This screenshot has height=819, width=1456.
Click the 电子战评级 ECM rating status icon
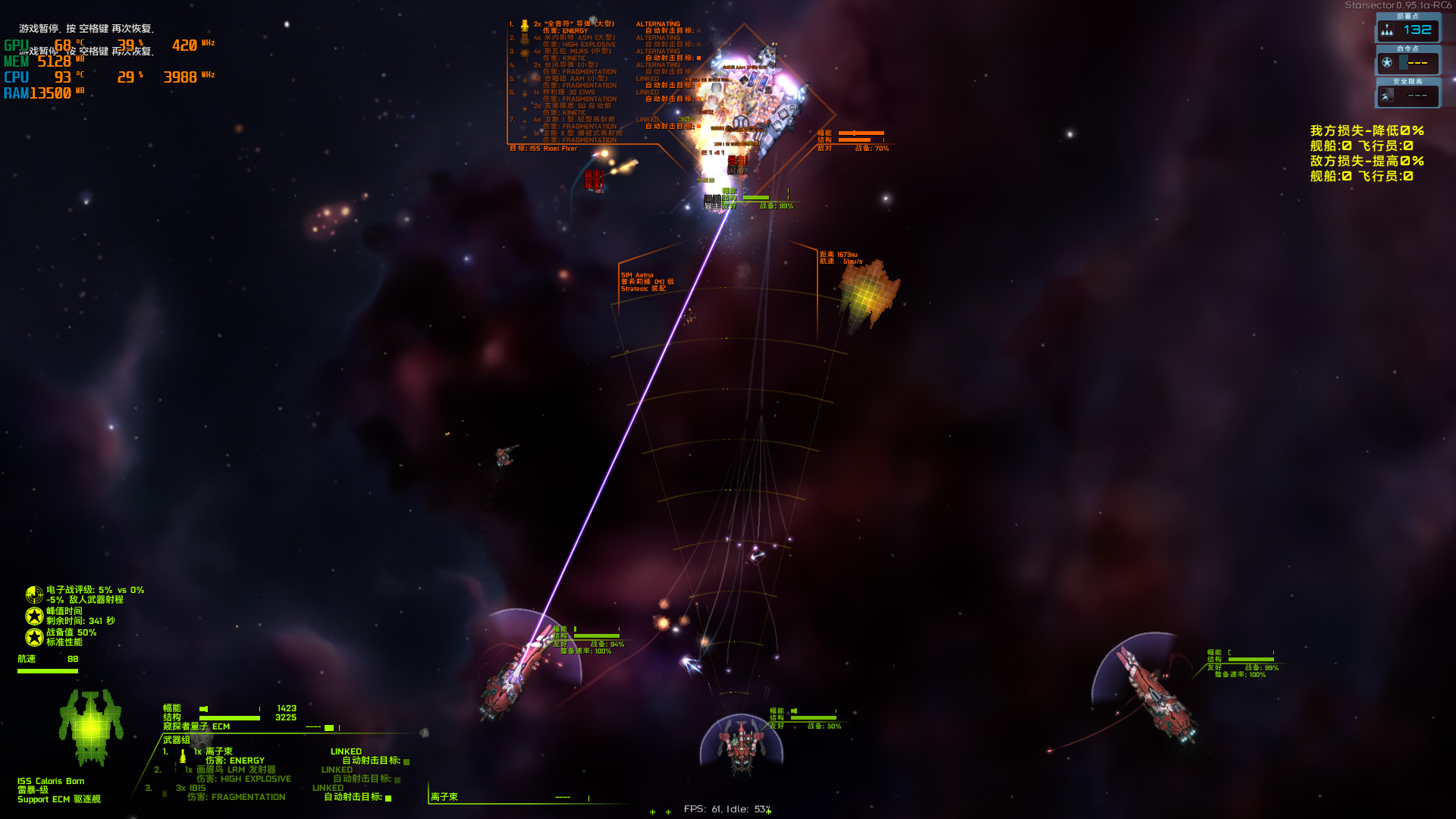coord(34,595)
